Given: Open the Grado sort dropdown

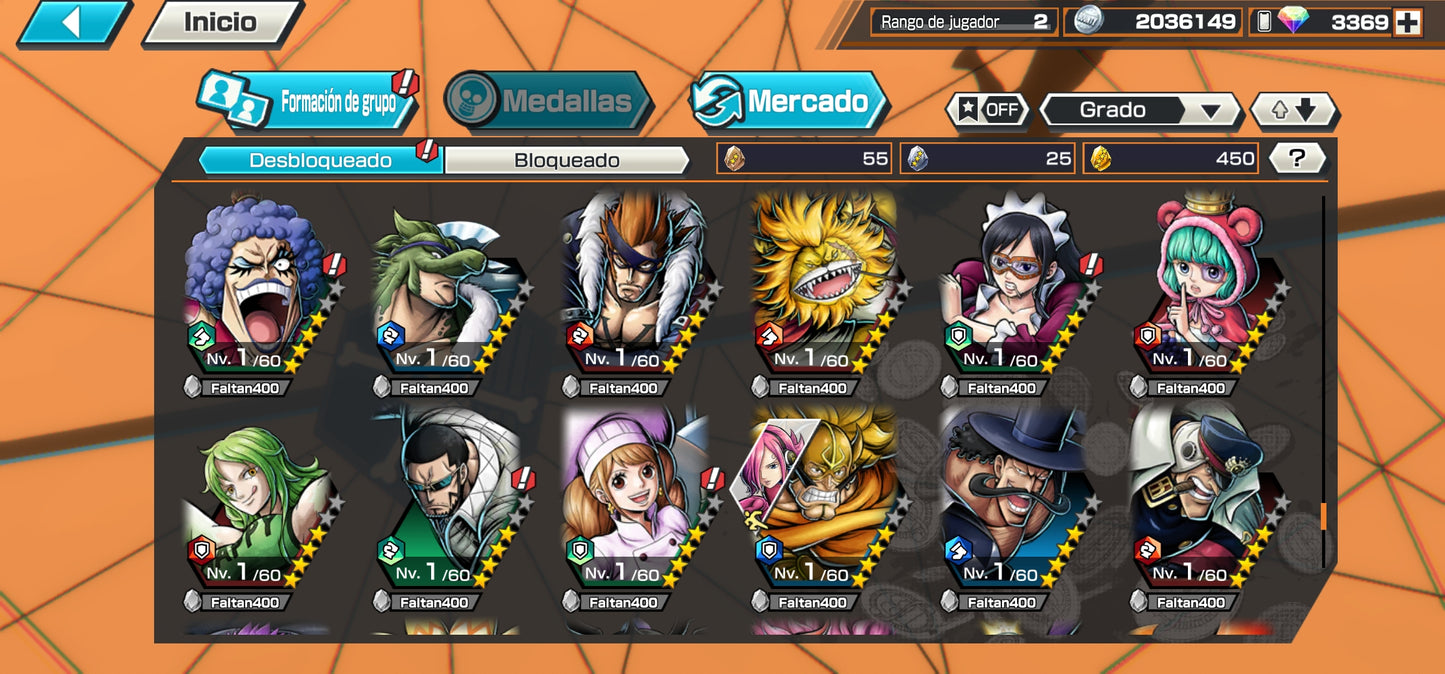Looking at the screenshot, I should pos(1140,110).
